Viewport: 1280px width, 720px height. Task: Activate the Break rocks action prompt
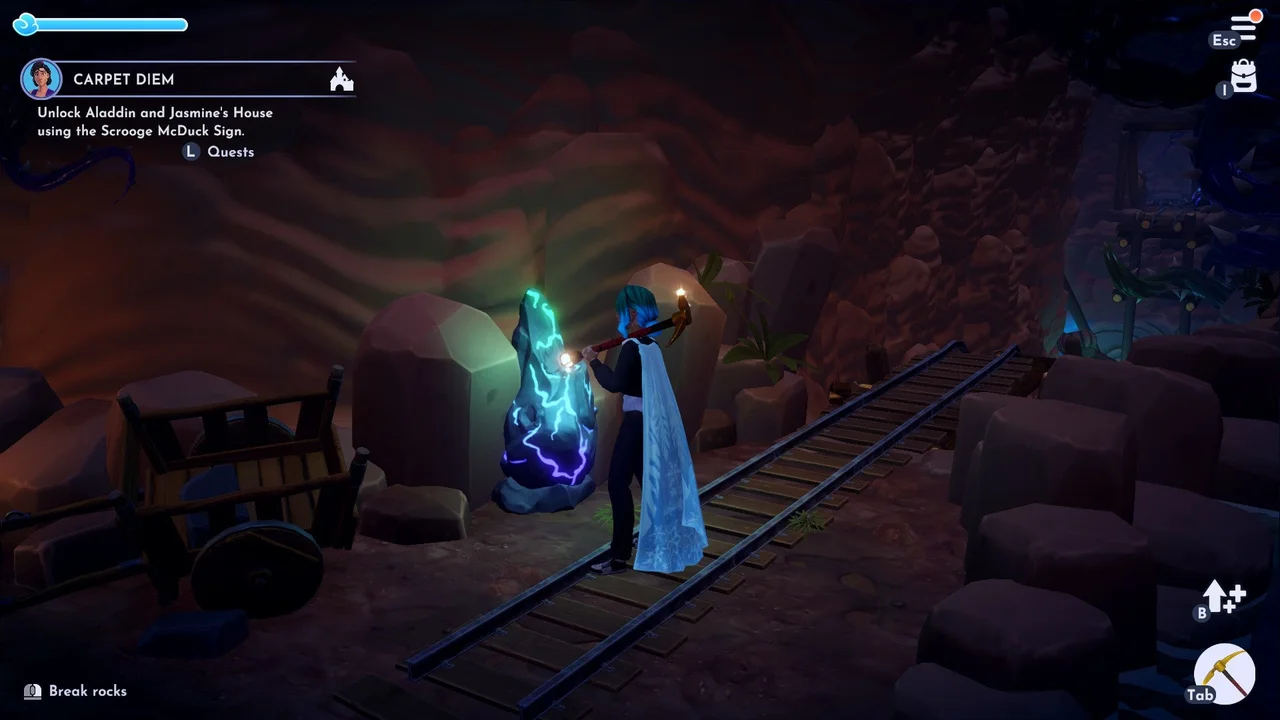[x=90, y=690]
